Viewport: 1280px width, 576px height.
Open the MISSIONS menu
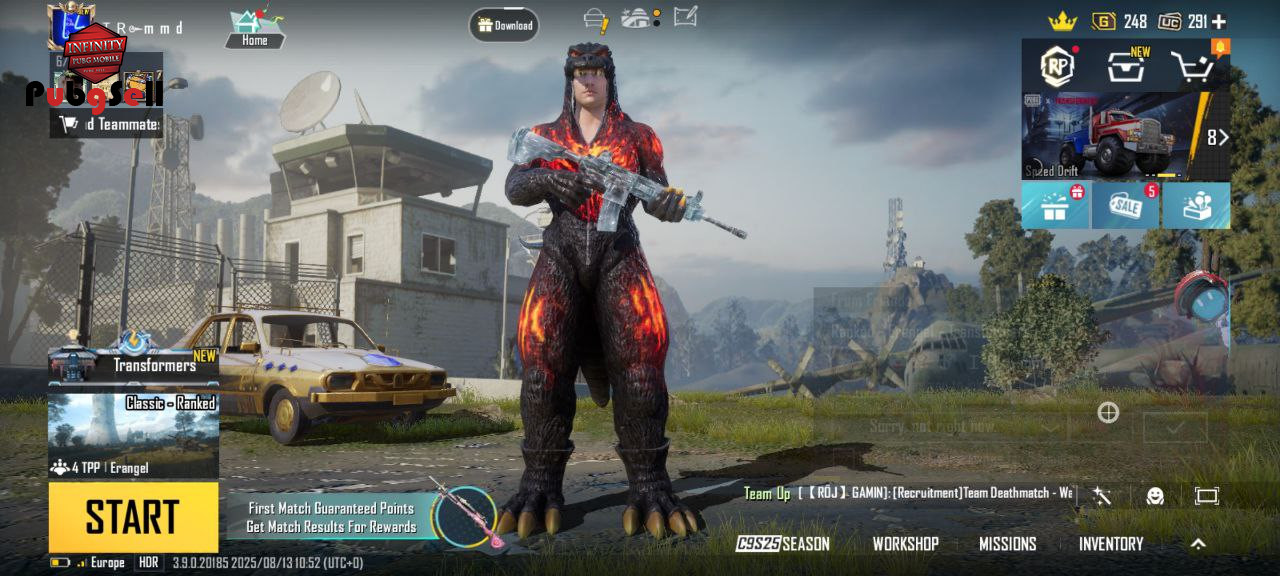[1007, 544]
